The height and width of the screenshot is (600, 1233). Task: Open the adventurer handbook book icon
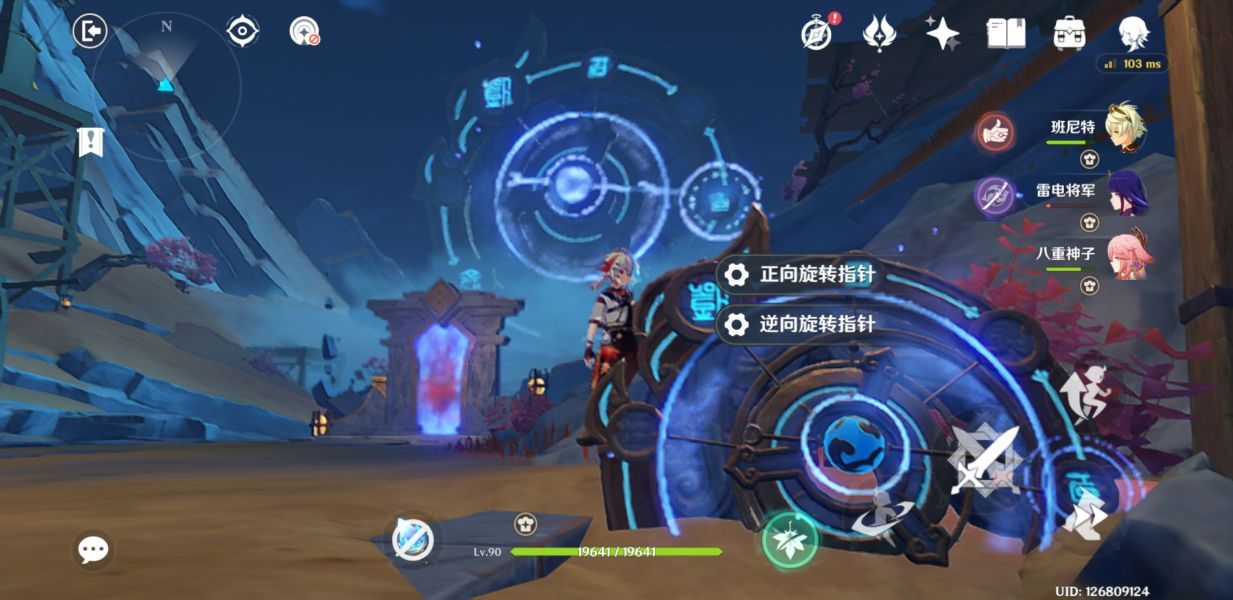1005,33
